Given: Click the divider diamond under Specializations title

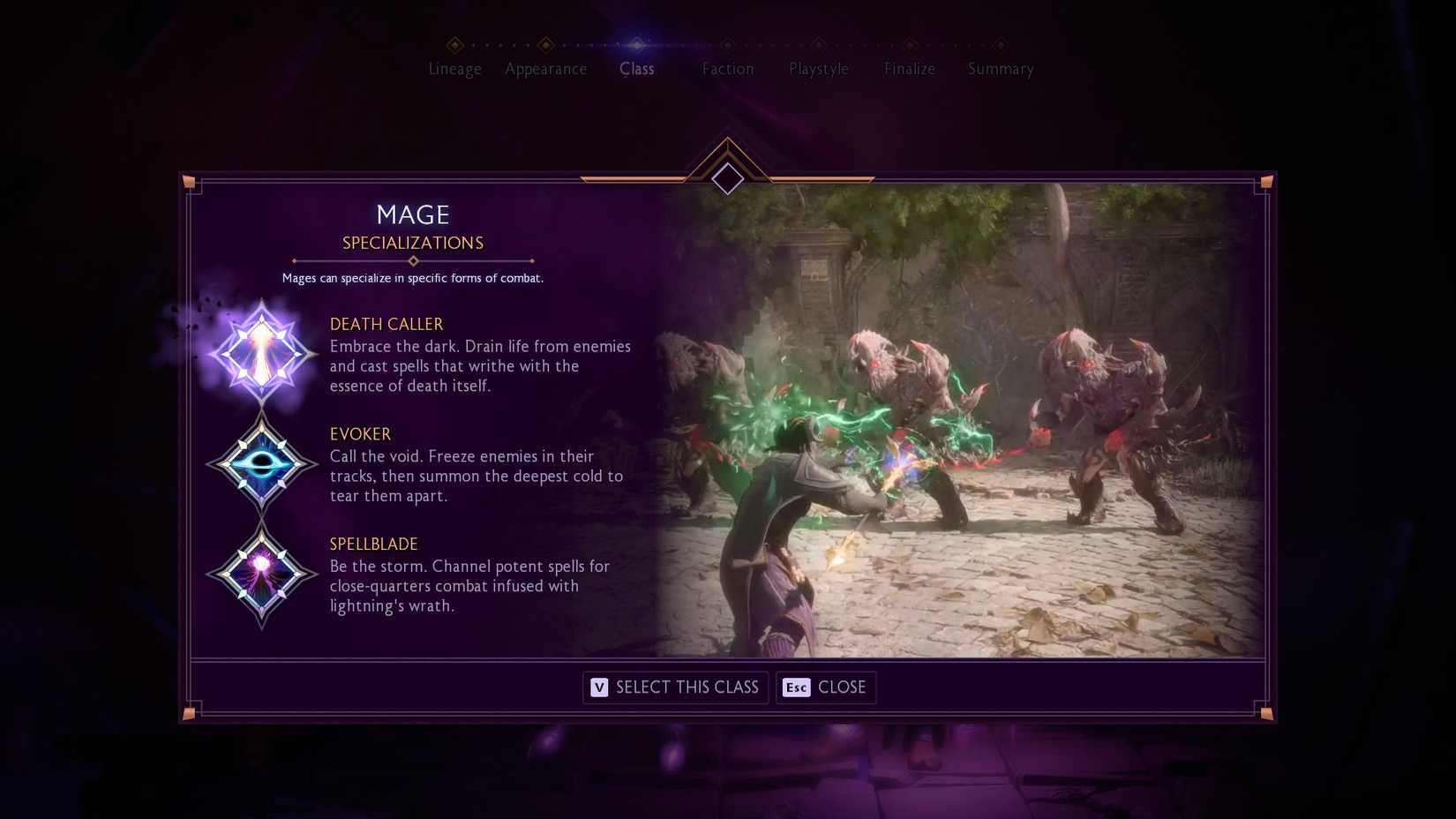Looking at the screenshot, I should tap(413, 260).
